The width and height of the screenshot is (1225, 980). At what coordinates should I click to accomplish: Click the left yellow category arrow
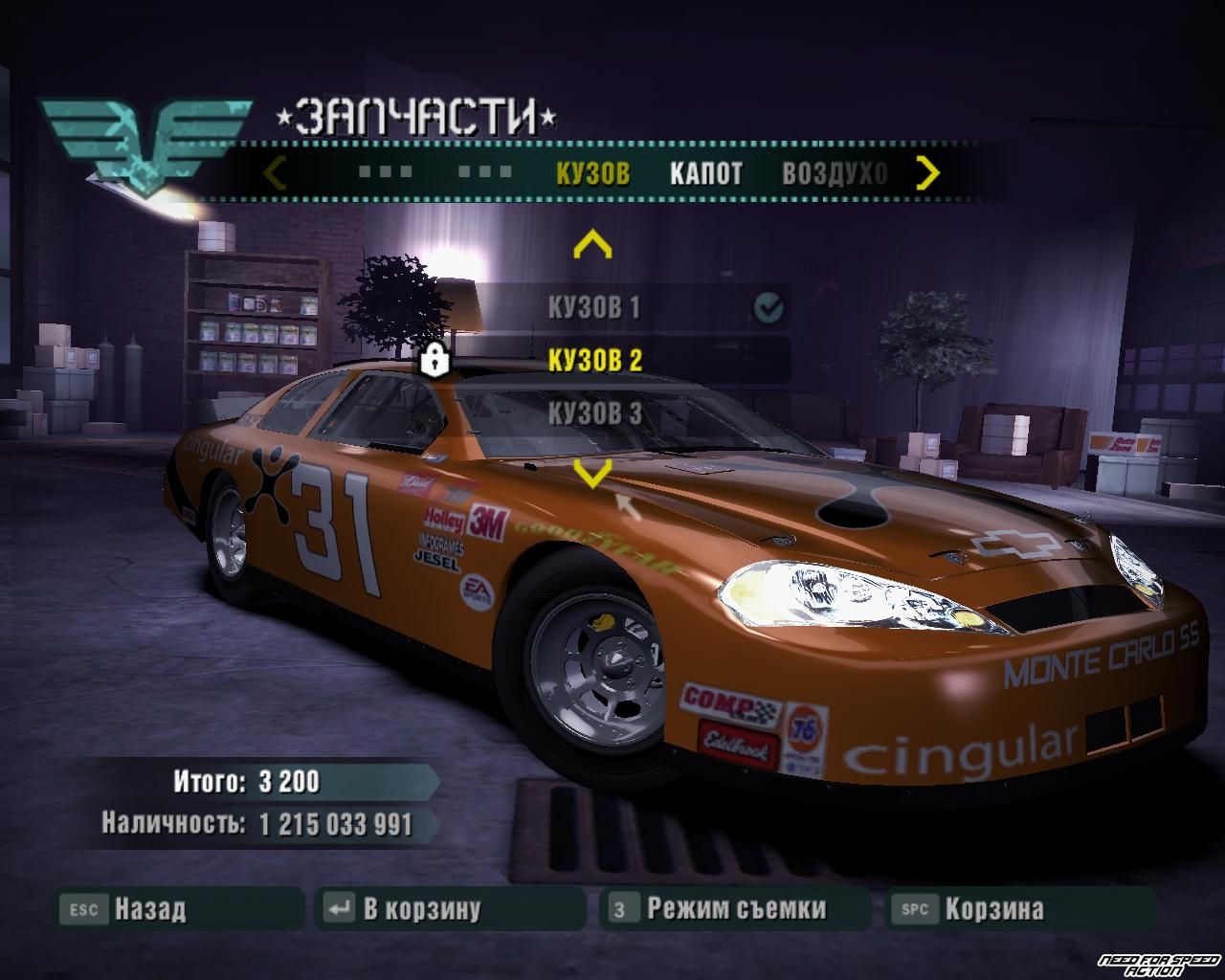[275, 173]
